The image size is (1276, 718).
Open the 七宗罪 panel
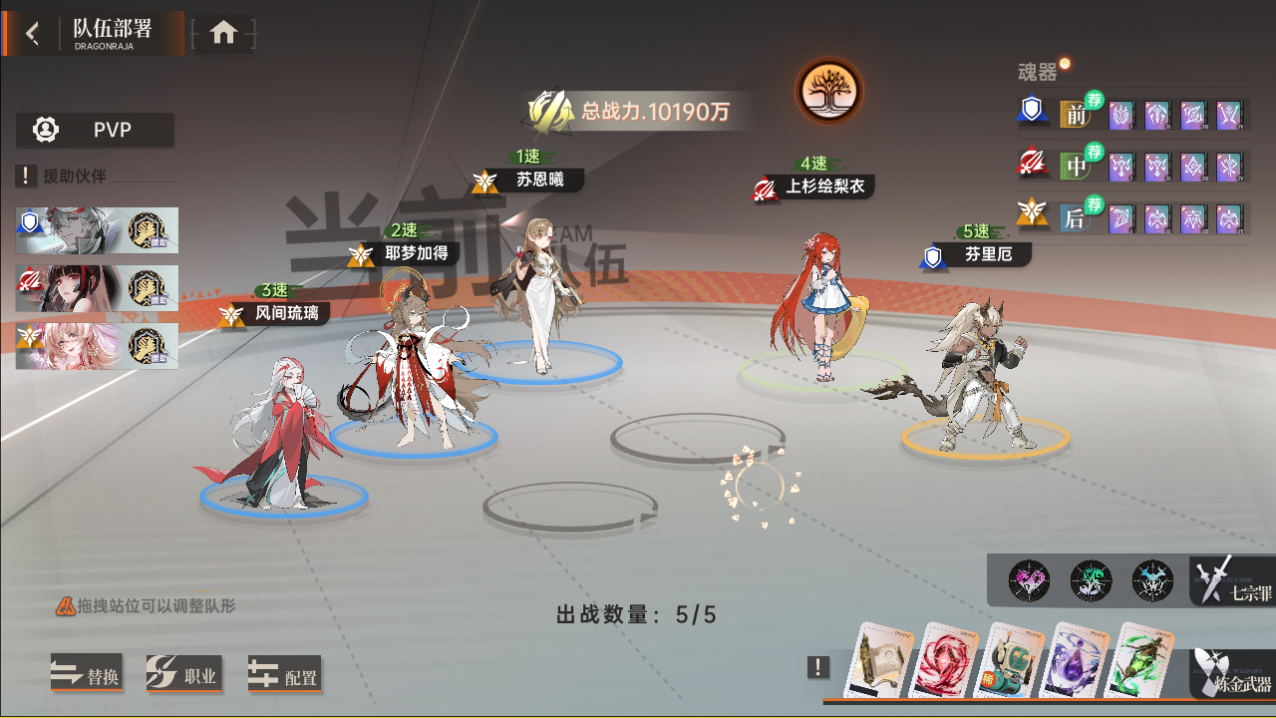(x=1232, y=581)
